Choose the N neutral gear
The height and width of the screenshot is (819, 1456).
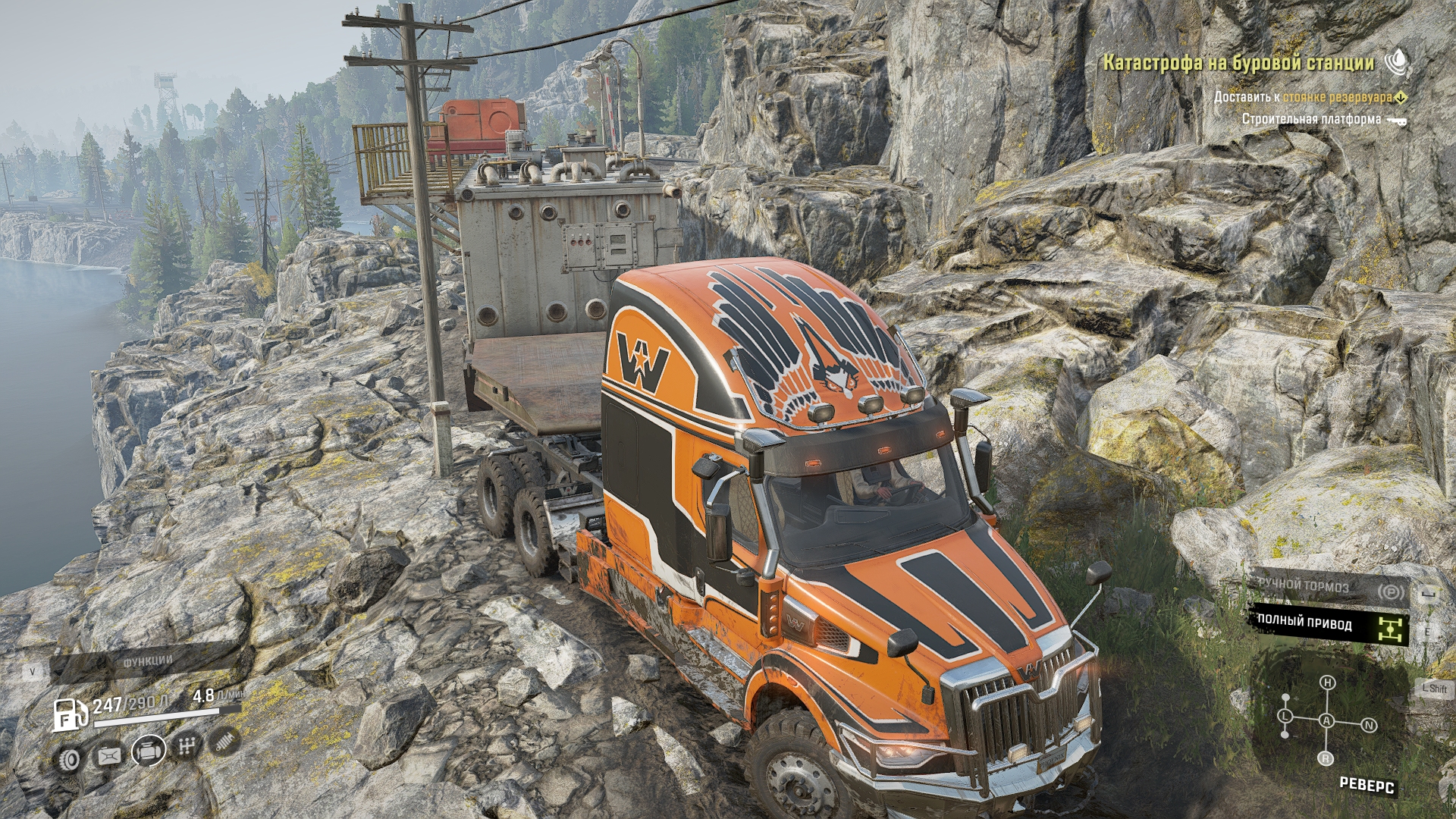coord(1370,726)
